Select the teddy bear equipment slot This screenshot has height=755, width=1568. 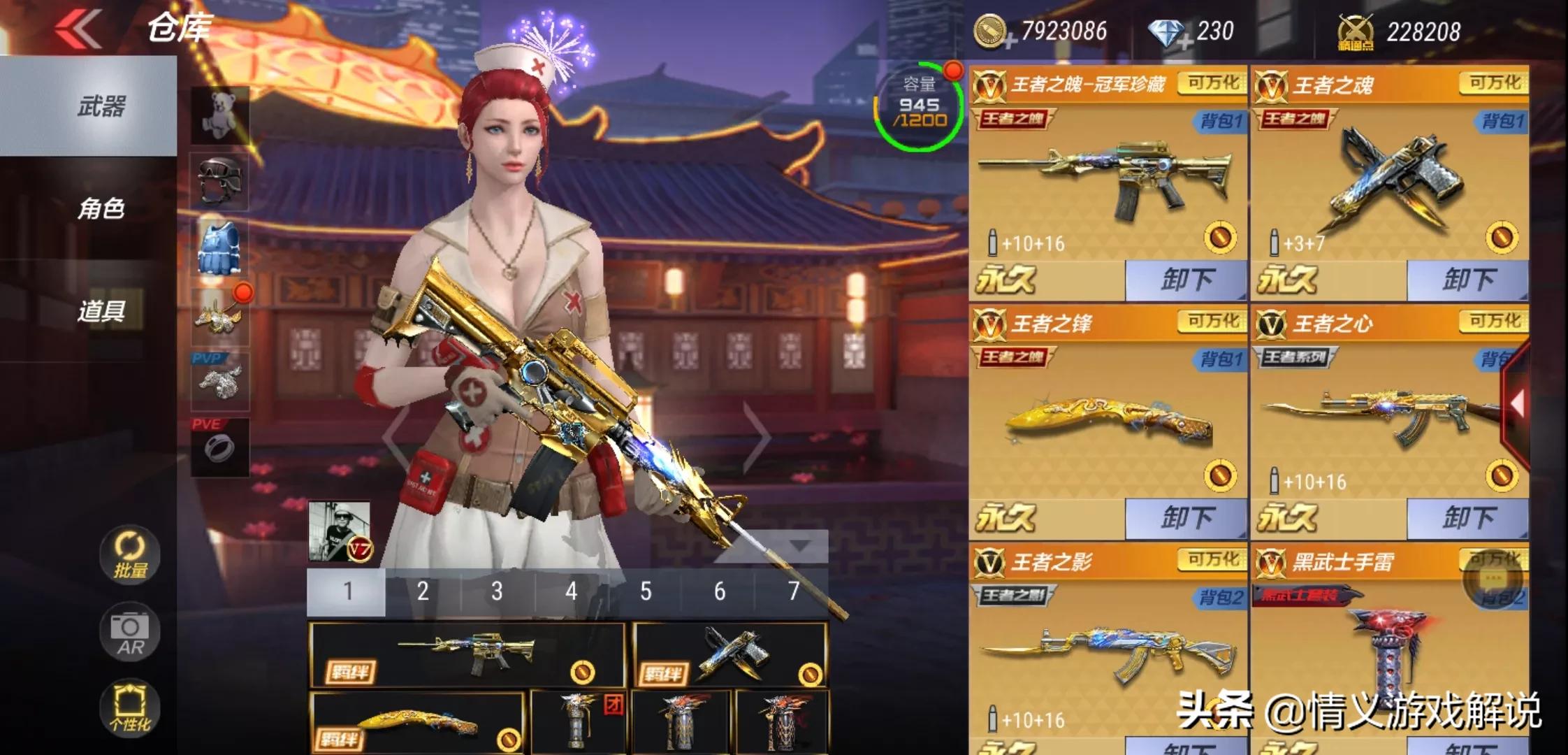(220, 115)
